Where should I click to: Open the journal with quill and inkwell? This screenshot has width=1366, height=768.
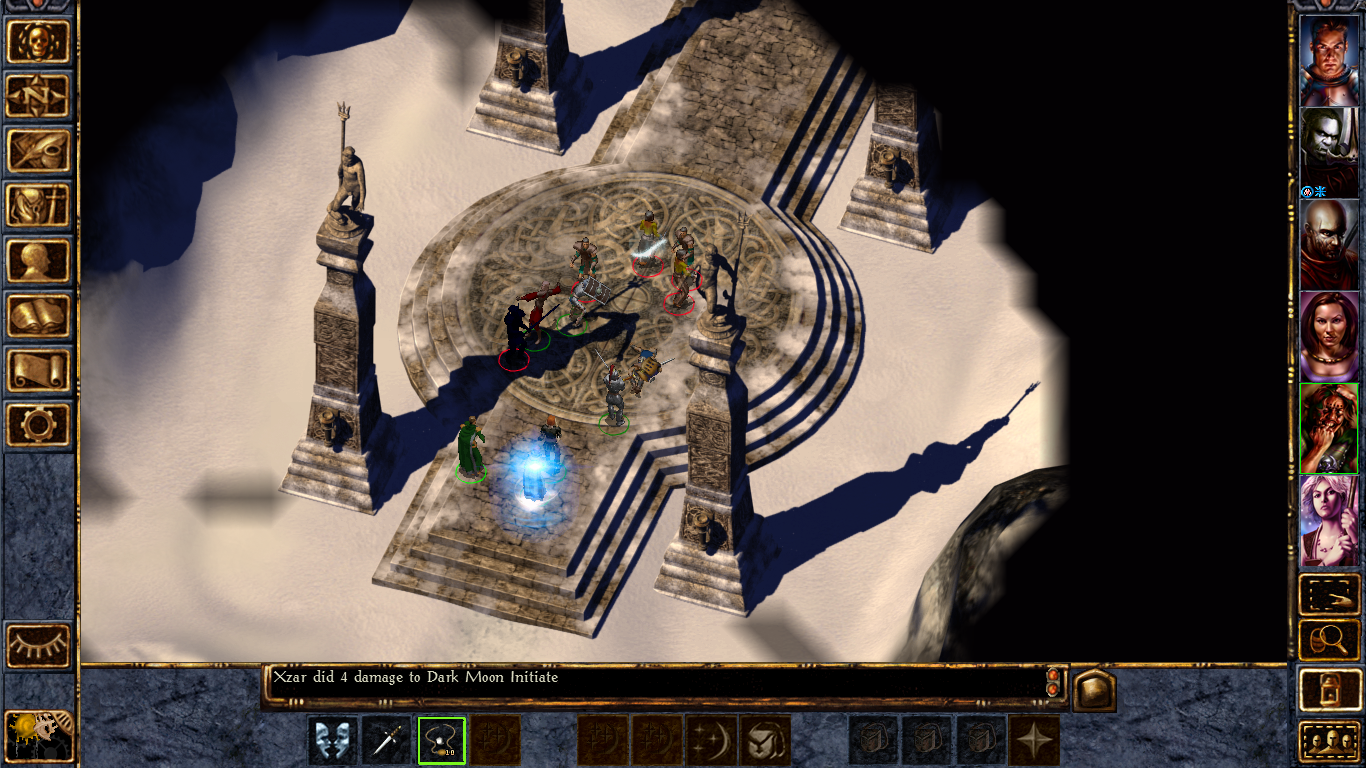pyautogui.click(x=39, y=151)
